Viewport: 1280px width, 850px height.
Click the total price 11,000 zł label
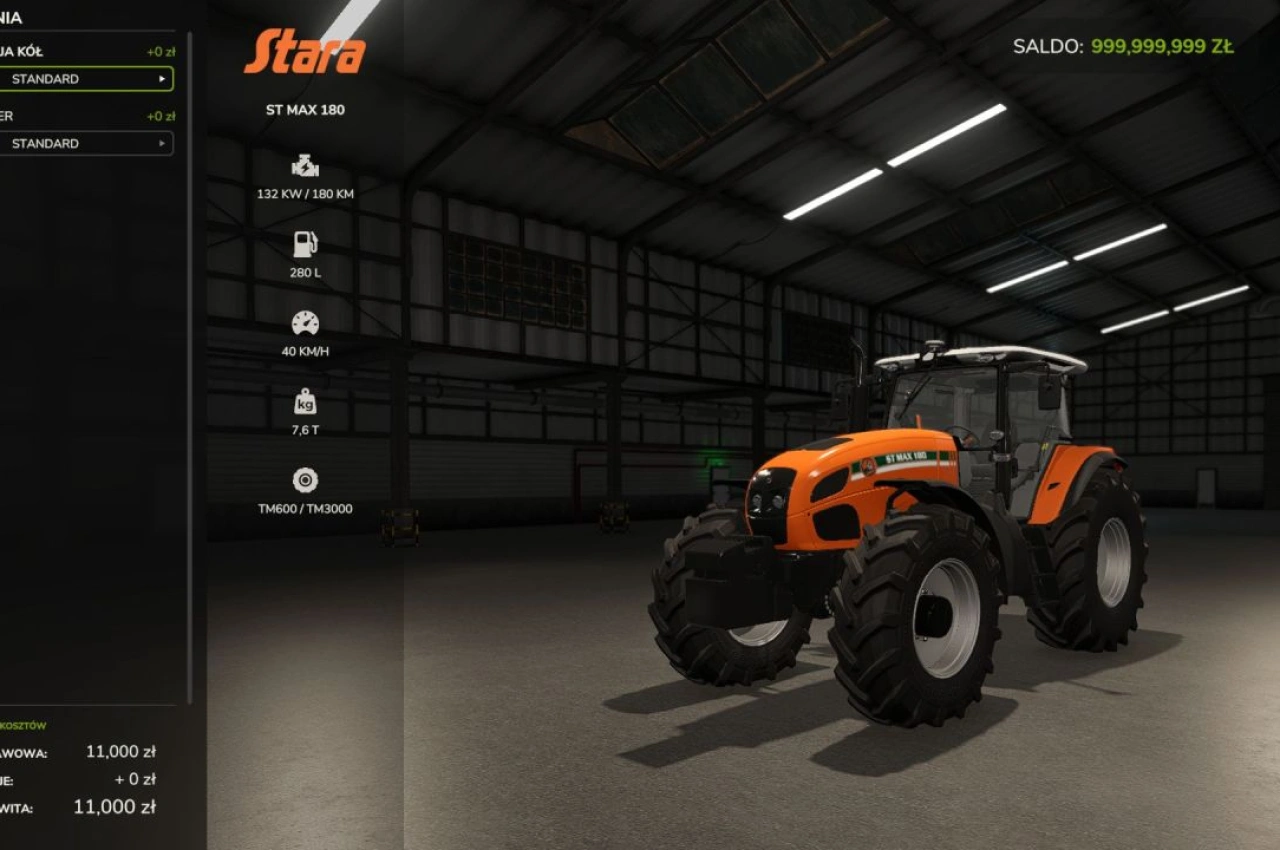pos(113,806)
